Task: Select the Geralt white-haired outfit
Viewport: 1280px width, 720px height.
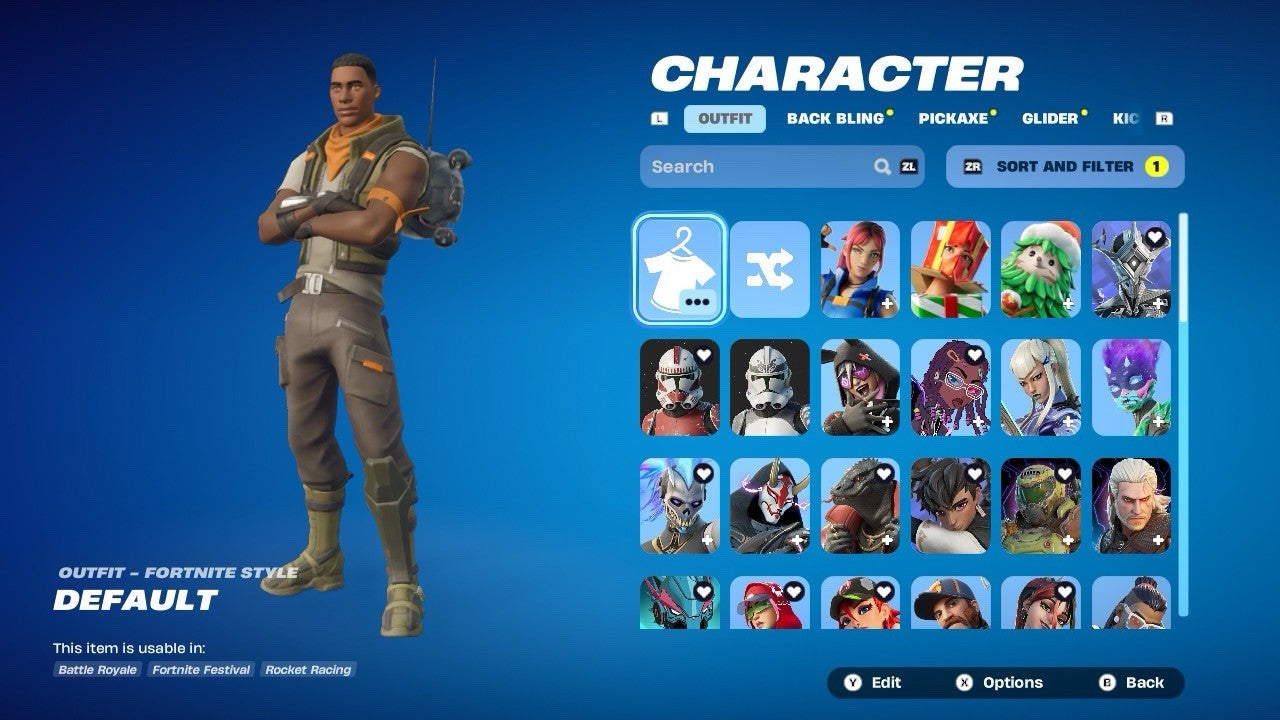Action: pos(1131,506)
